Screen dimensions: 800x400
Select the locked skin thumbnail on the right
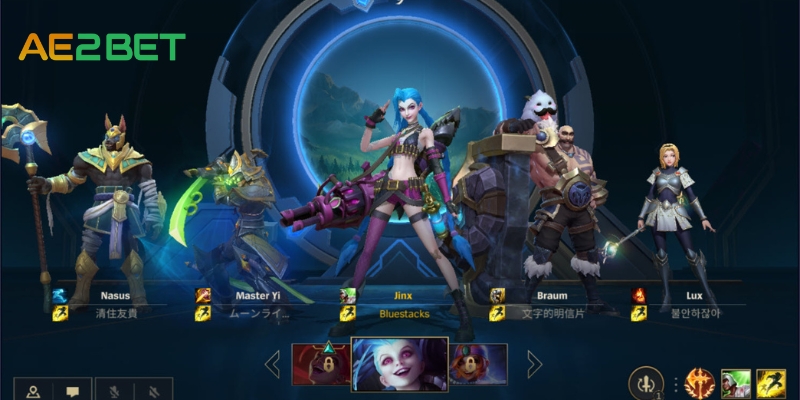[479, 365]
